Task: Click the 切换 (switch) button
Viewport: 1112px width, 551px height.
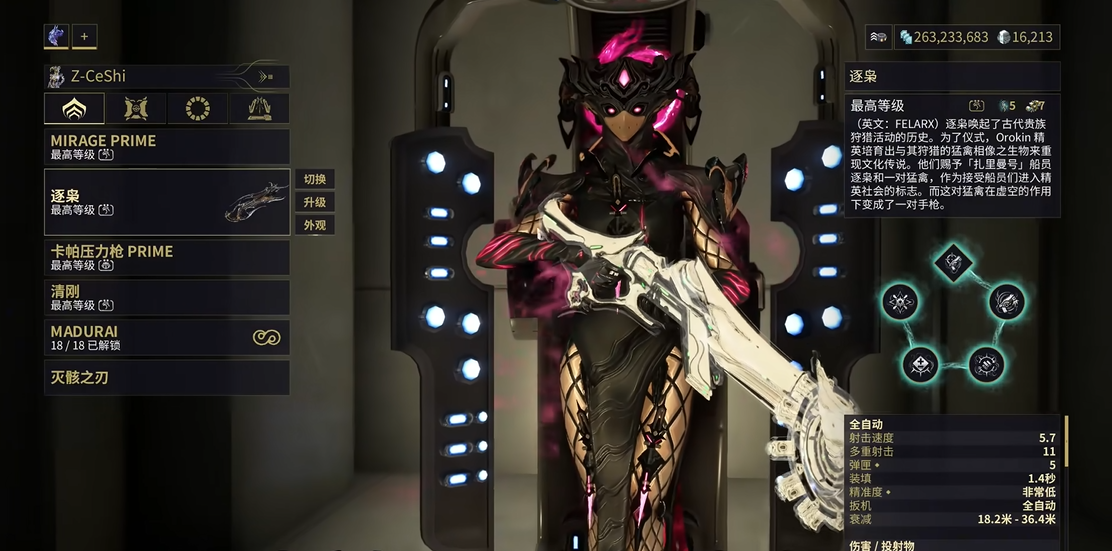Action: click(x=314, y=180)
